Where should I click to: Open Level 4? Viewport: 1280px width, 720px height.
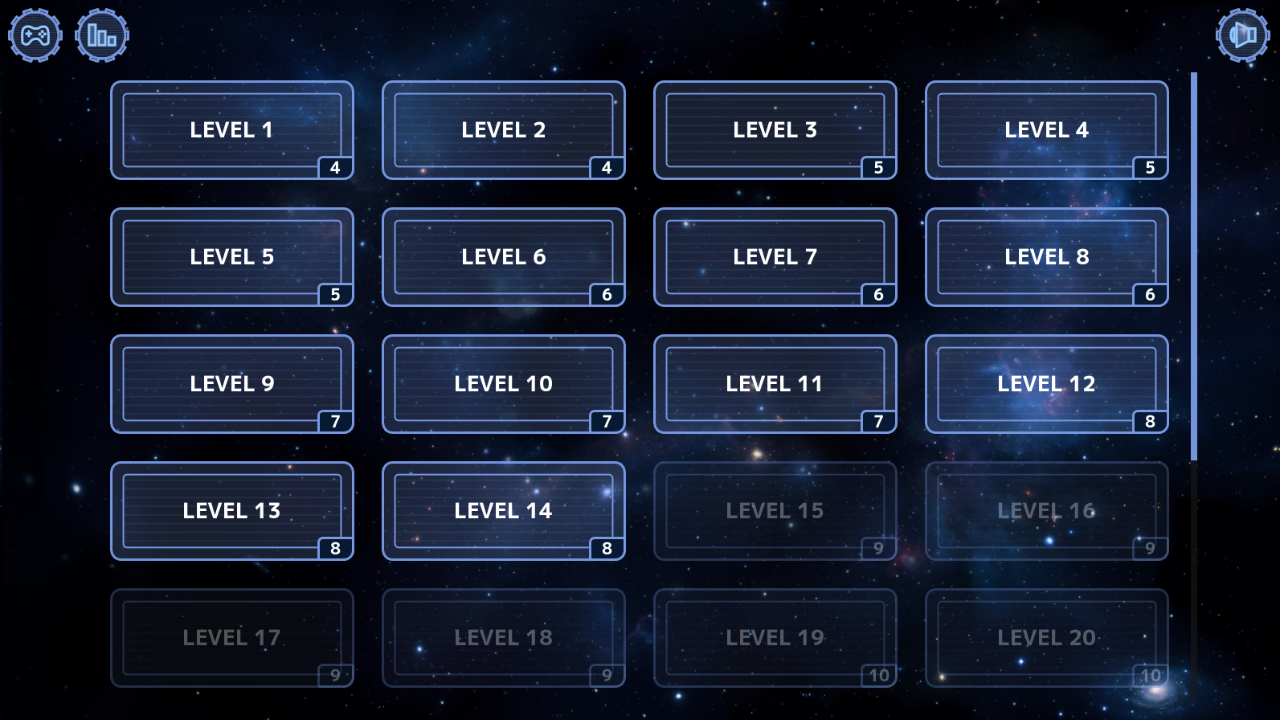1046,130
